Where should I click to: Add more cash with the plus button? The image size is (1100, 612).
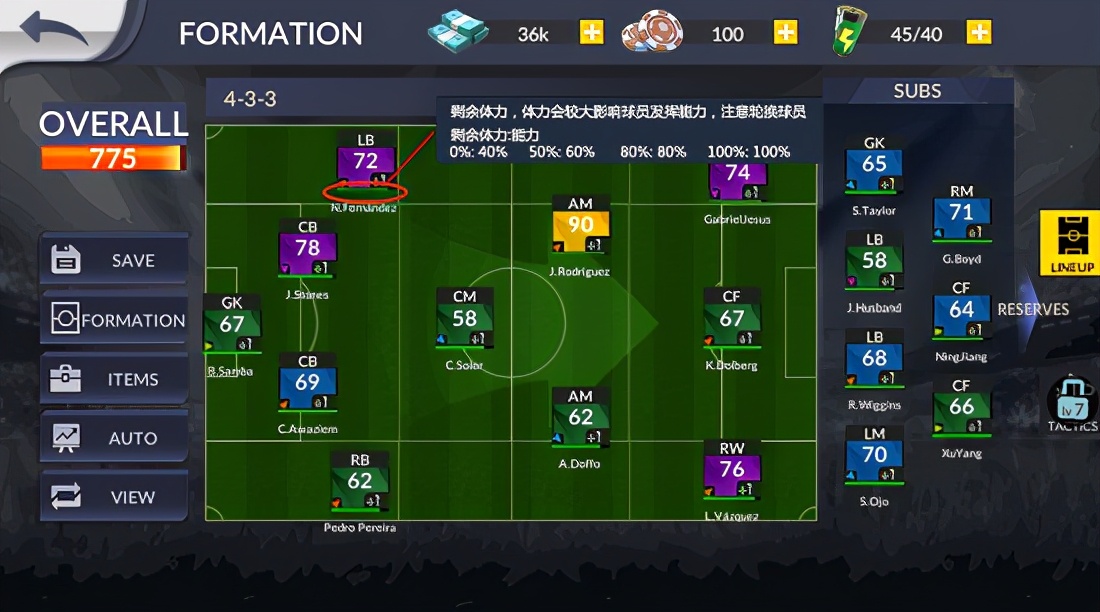(592, 33)
